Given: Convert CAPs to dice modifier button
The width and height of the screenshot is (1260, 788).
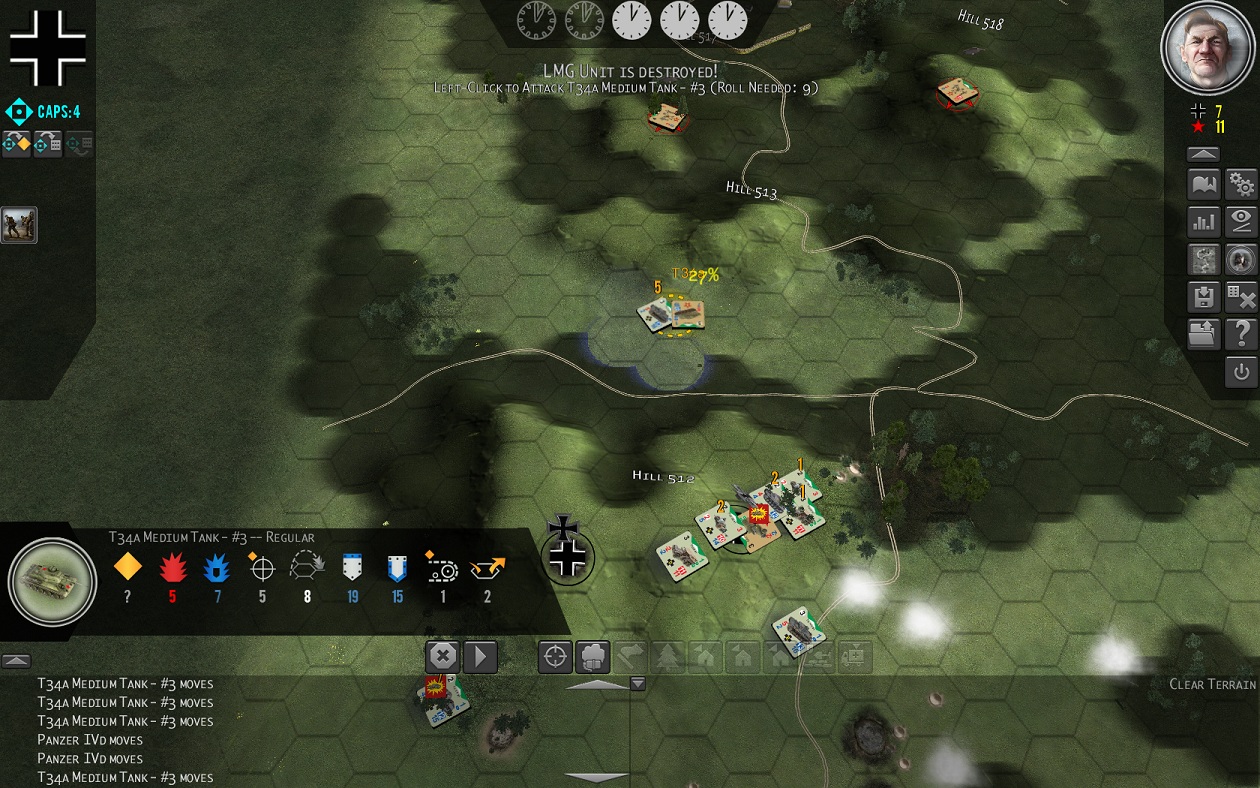Looking at the screenshot, I should [48, 144].
